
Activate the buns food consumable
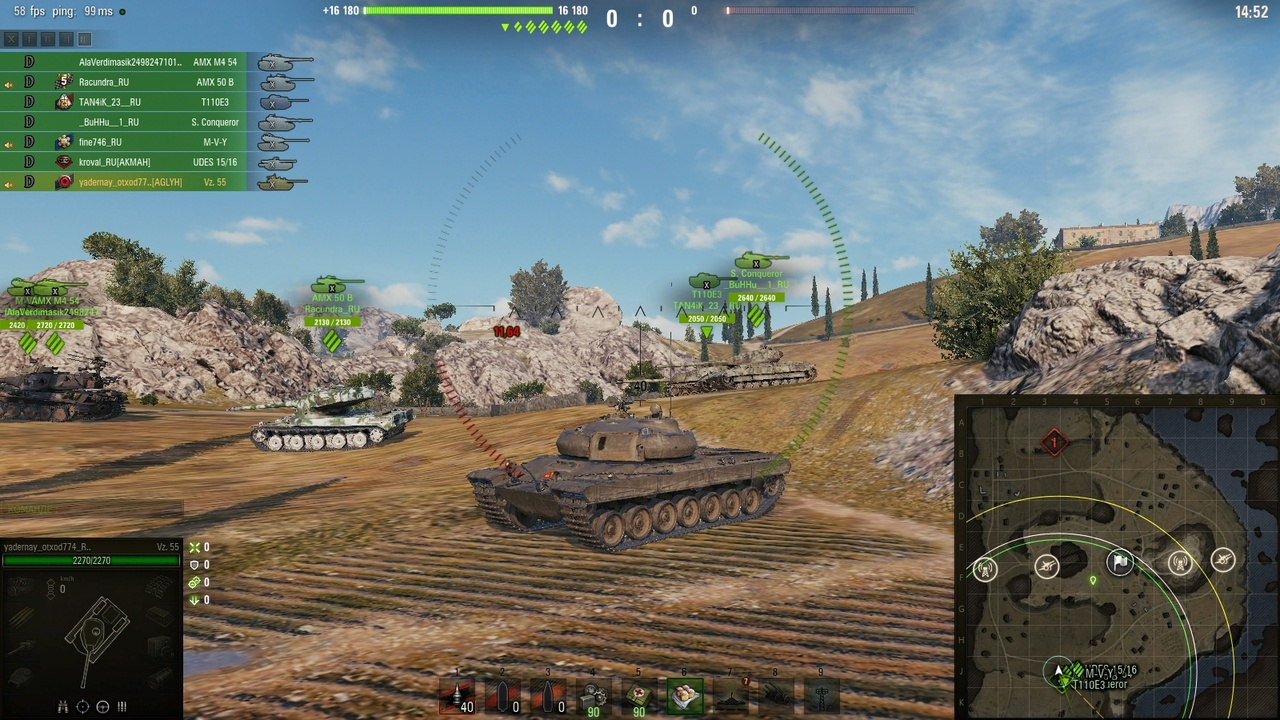tap(685, 696)
